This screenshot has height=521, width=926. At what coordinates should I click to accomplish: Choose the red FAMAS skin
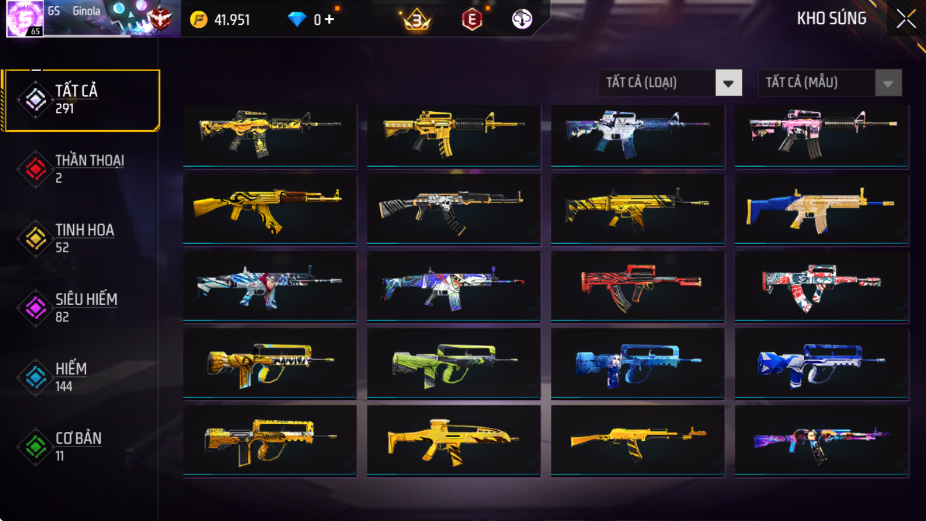[x=637, y=287]
